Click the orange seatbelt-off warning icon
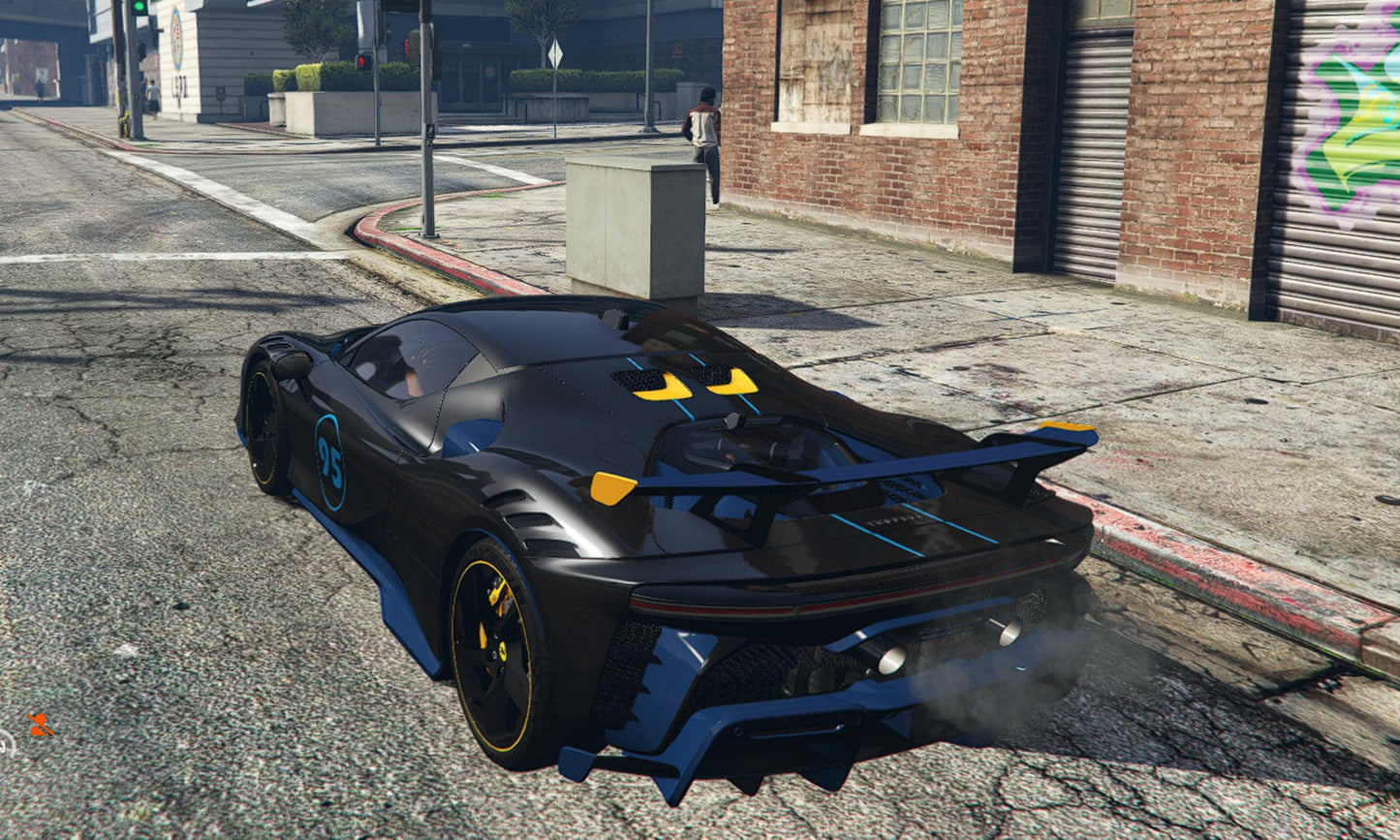1400x840 pixels. tap(40, 724)
